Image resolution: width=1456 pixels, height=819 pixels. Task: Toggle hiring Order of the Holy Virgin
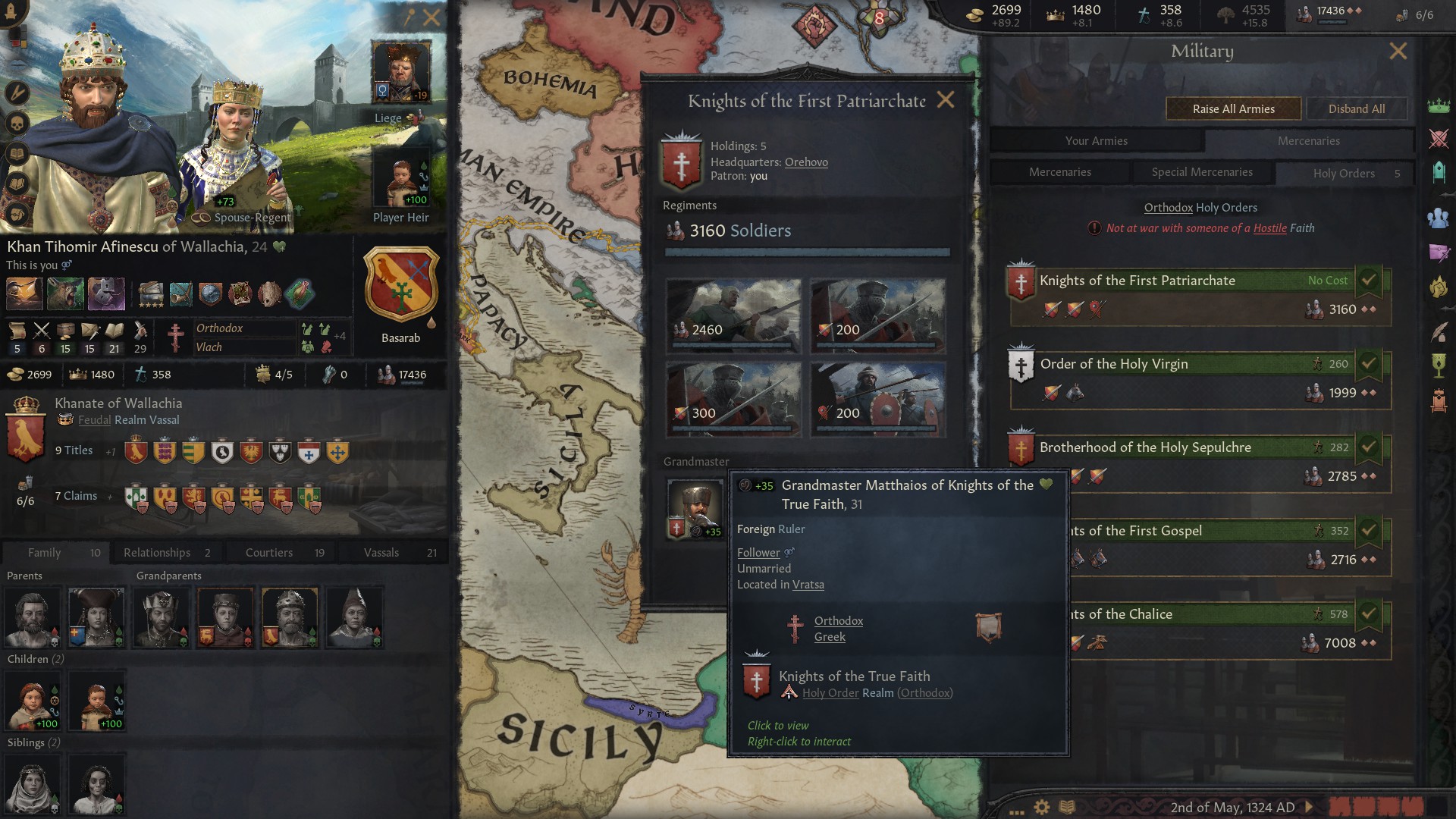(x=1369, y=363)
